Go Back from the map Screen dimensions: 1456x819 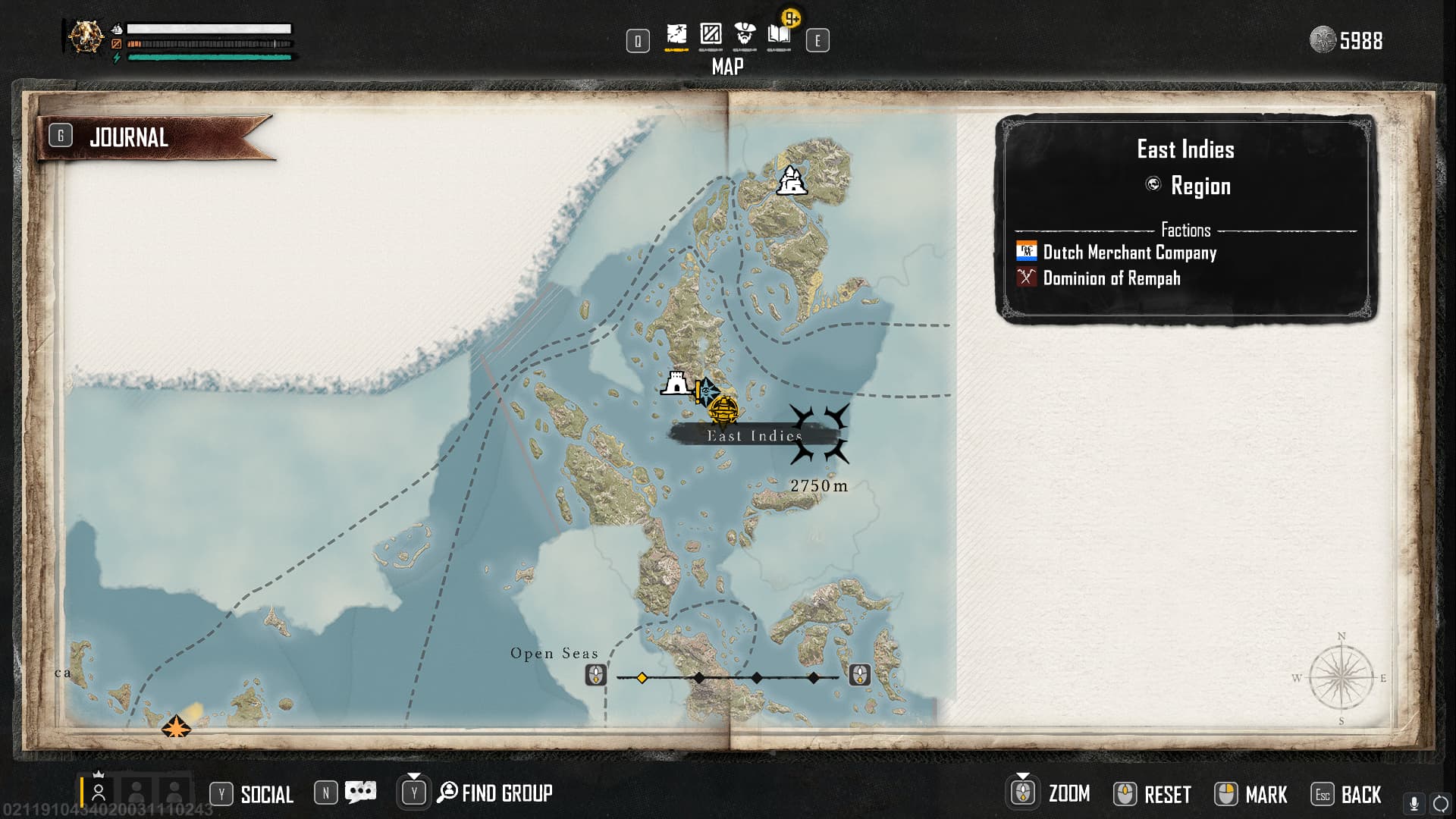tap(1360, 794)
